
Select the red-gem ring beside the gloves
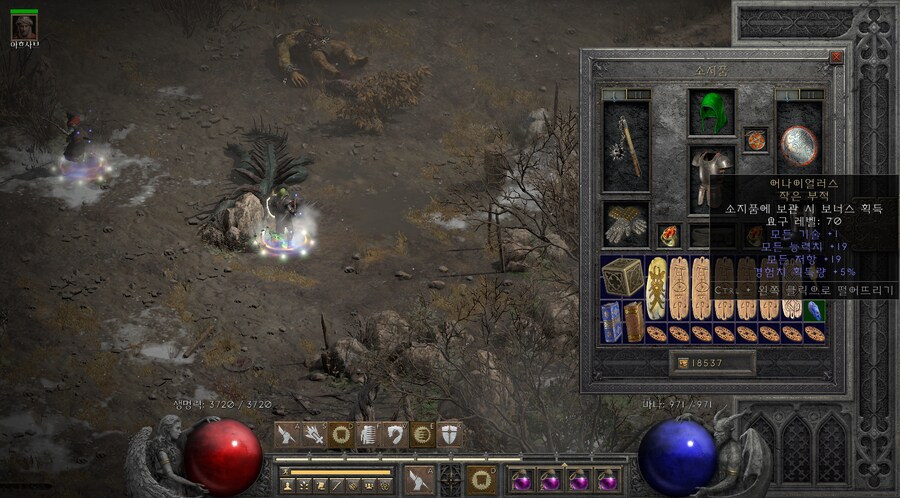pos(668,236)
